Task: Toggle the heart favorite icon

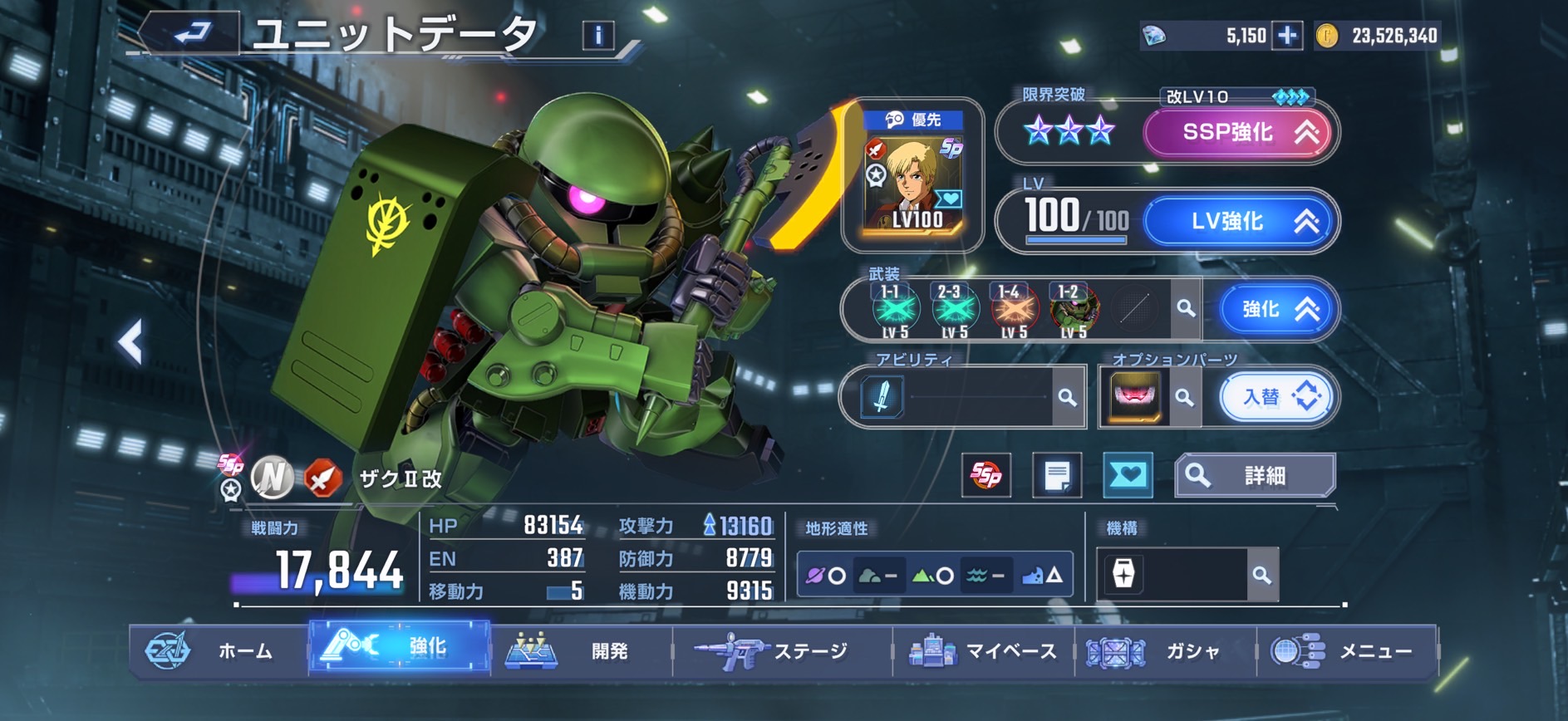Action: (1128, 475)
